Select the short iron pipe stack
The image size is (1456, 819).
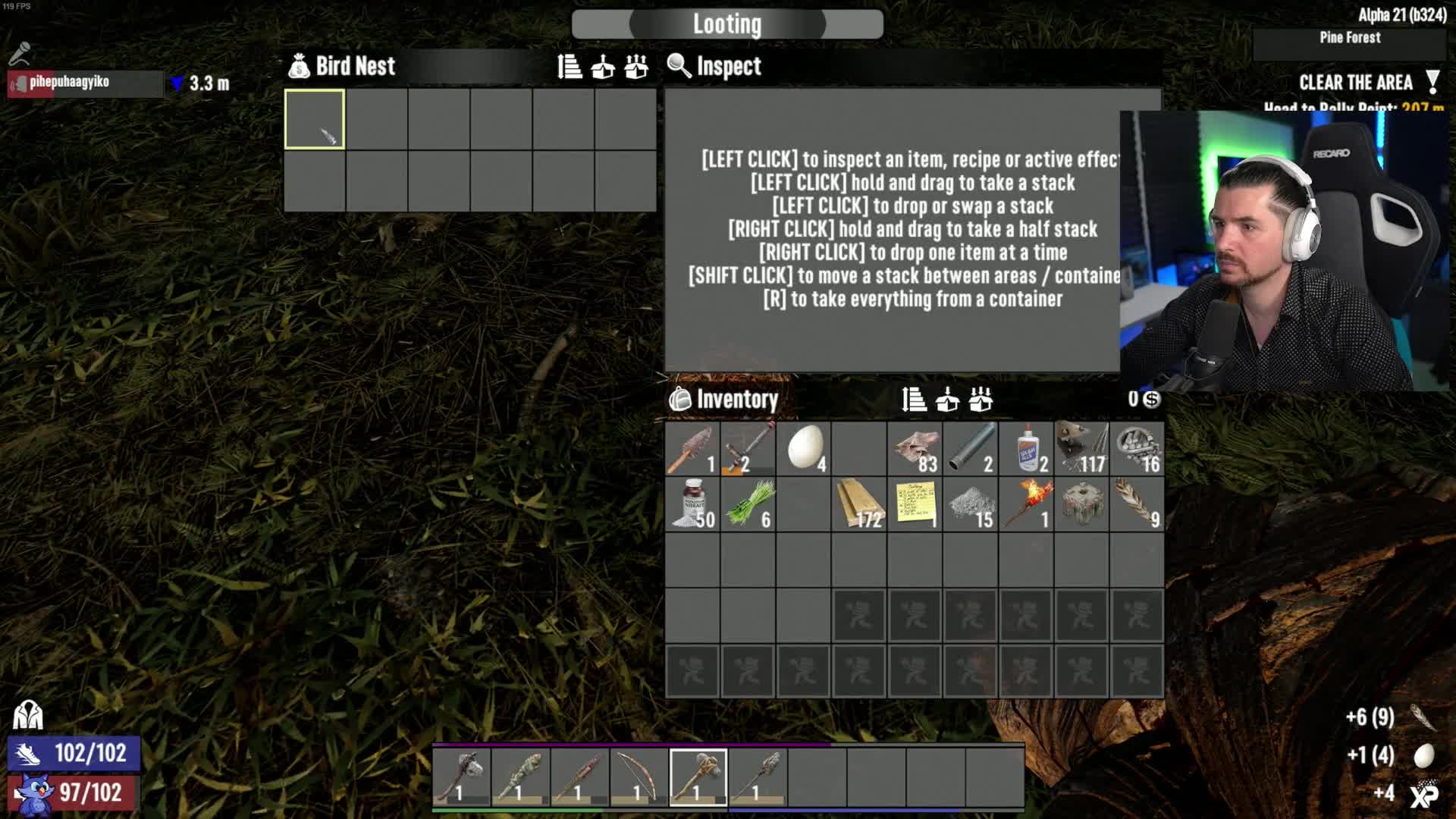click(971, 448)
